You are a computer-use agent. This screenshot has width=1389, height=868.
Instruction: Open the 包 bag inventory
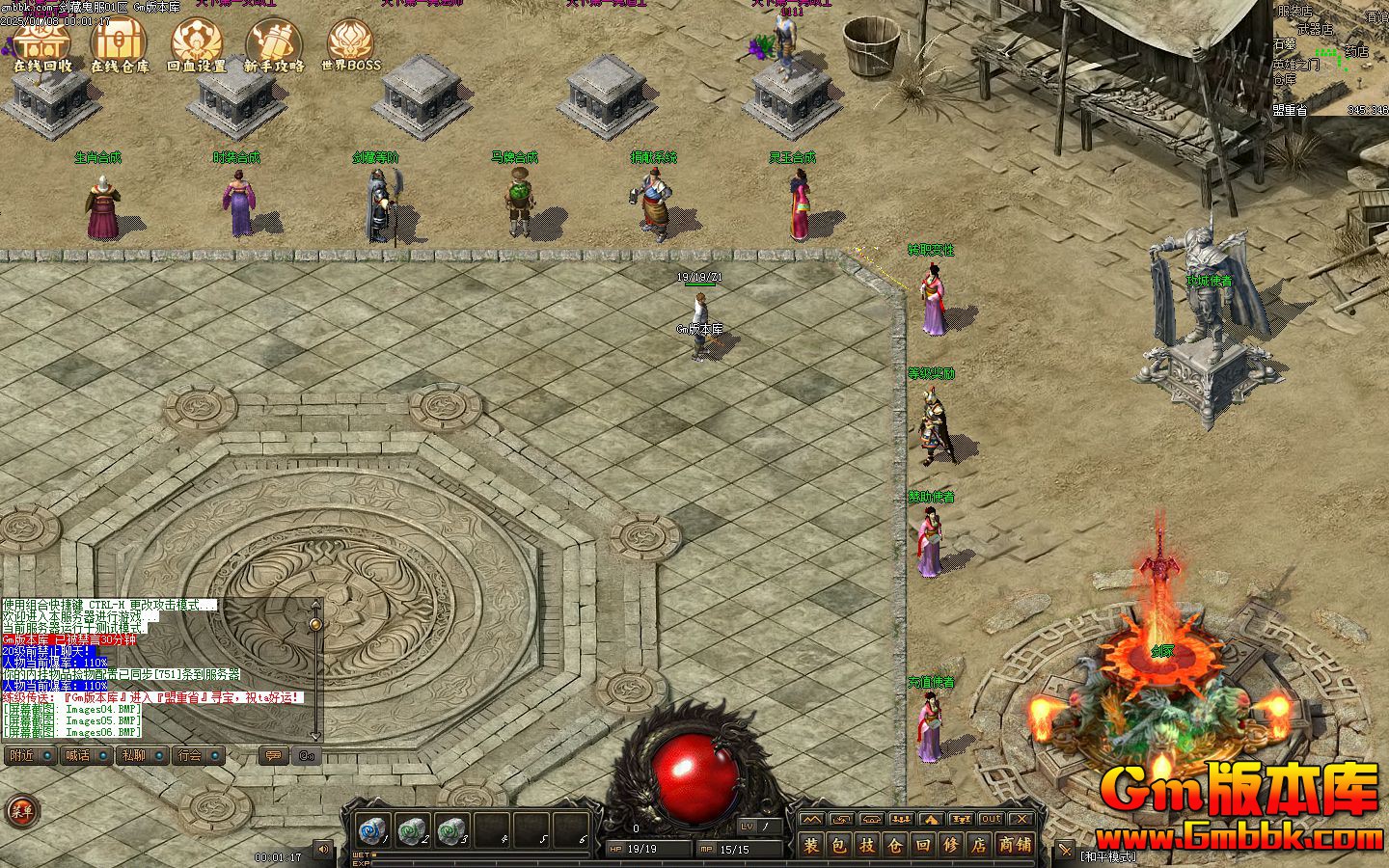click(839, 846)
